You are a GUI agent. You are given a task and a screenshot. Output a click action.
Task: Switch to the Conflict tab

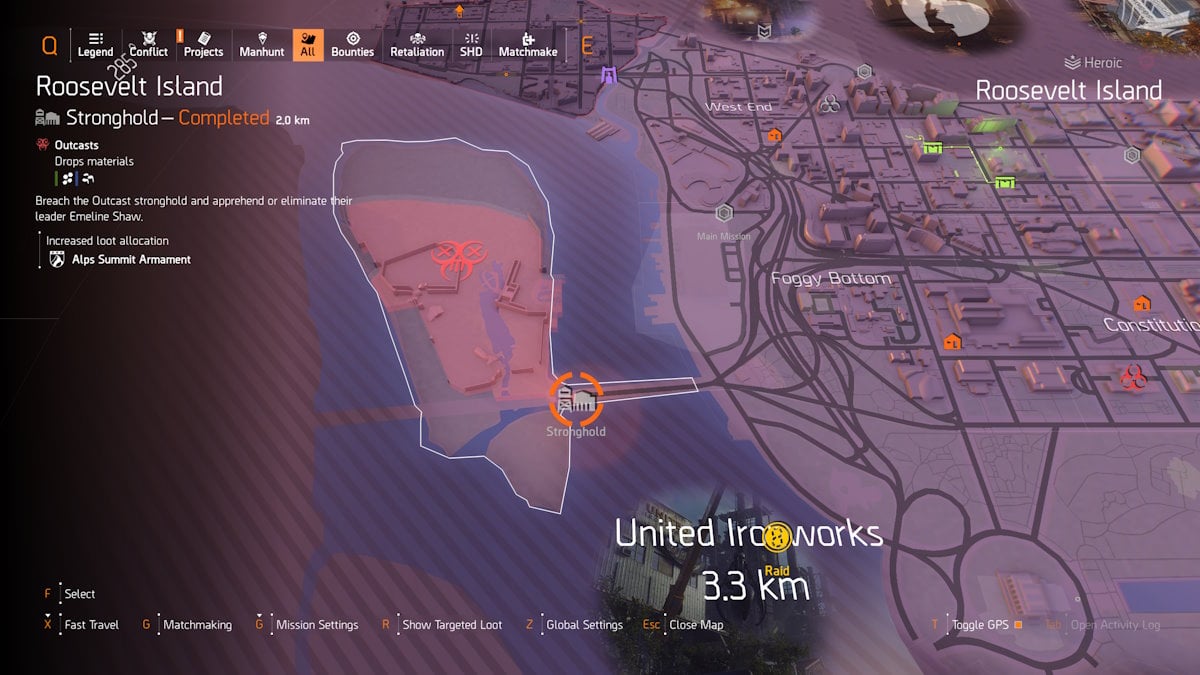[x=149, y=45]
